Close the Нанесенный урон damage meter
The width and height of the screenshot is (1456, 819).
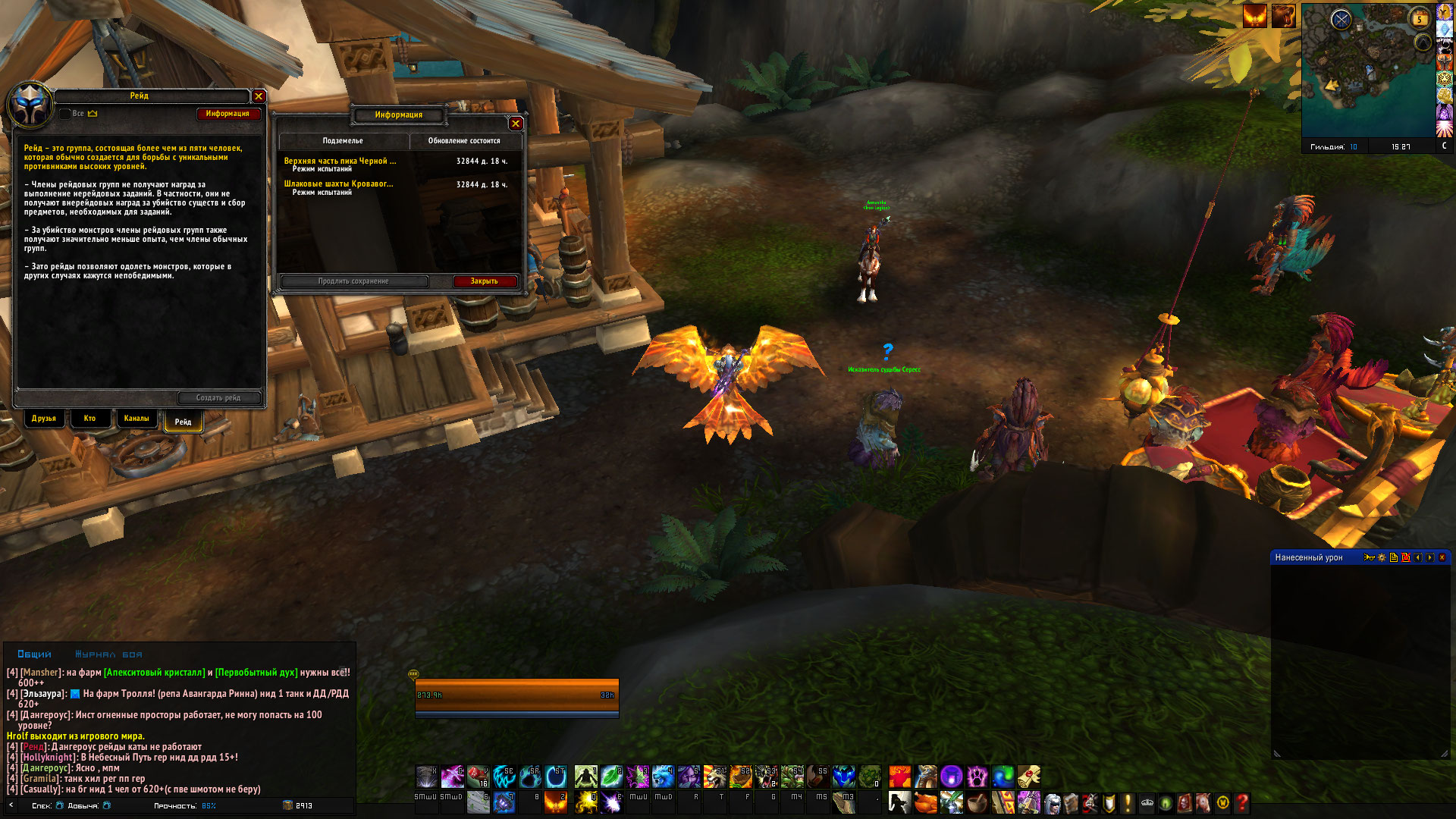[x=1442, y=557]
